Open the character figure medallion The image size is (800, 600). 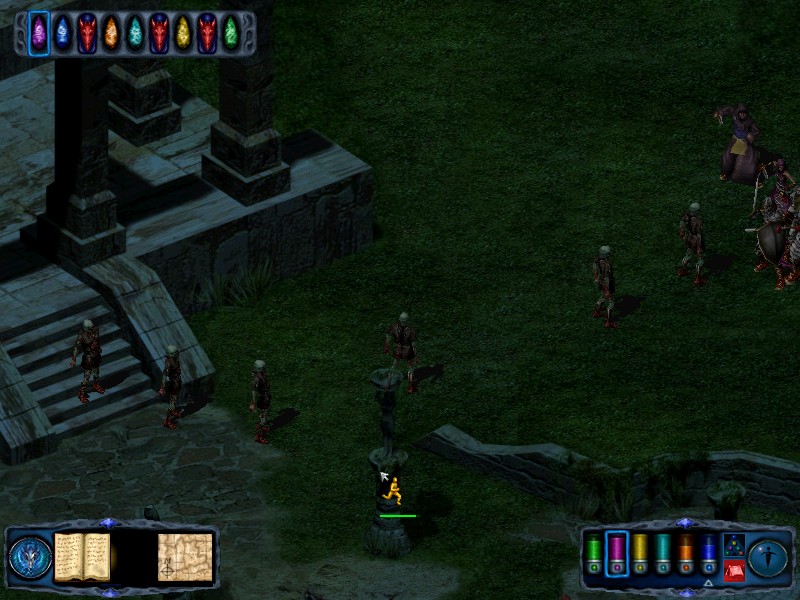click(769, 557)
